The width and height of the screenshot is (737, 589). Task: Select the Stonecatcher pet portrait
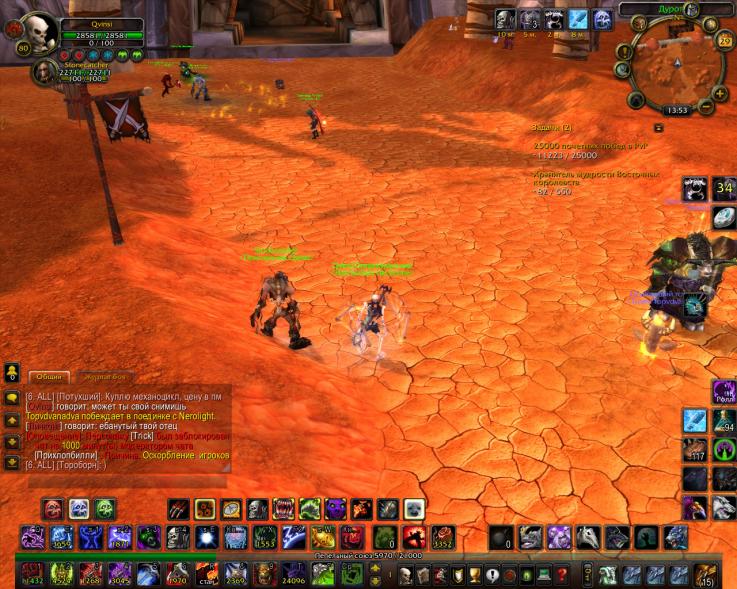[x=45, y=71]
